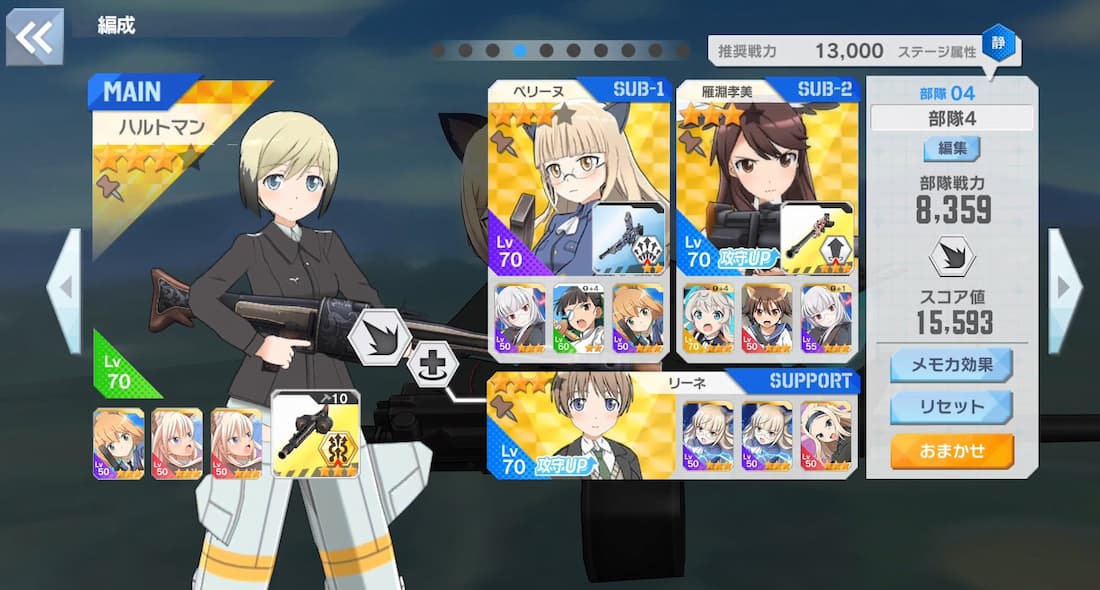
Task: Switch to the previous squad using left arrow
Action: 64,290
